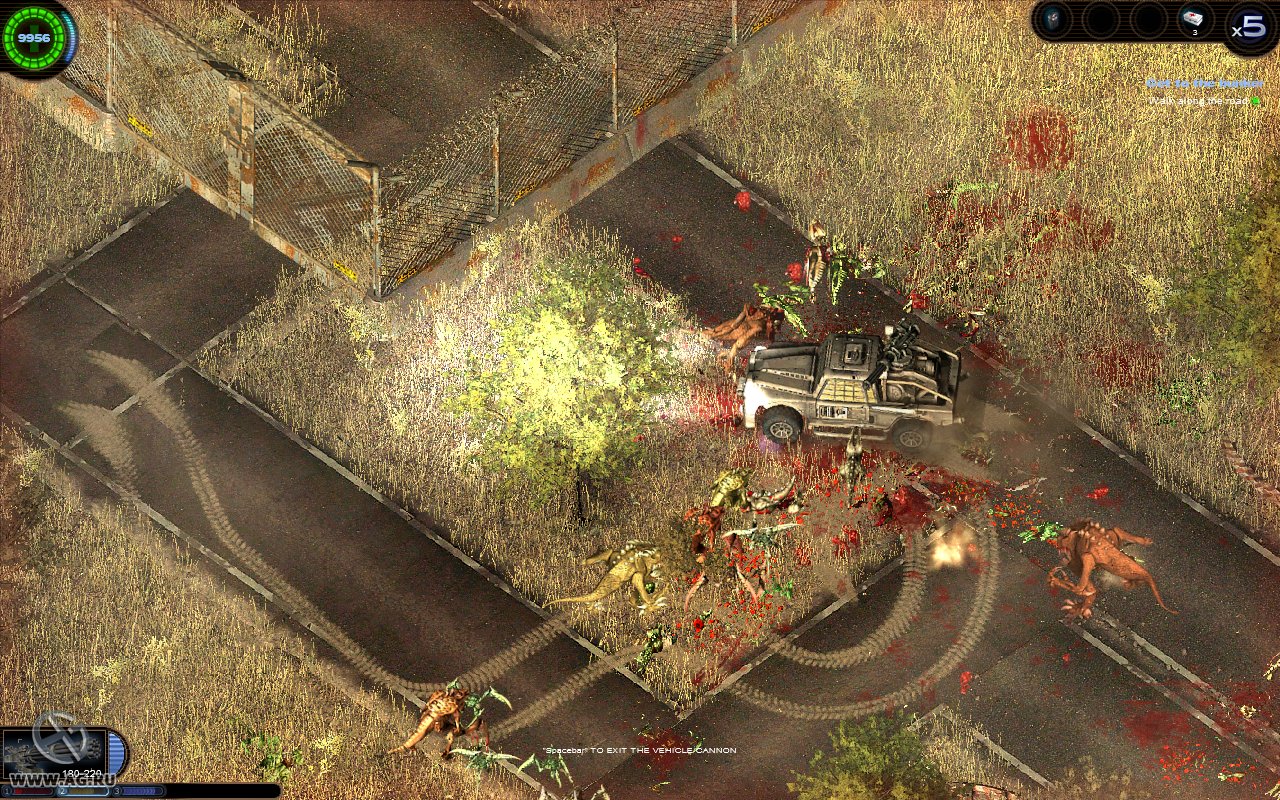This screenshot has height=800, width=1280.
Task: Click the red status bar labeled 1
Action: pos(33,791)
